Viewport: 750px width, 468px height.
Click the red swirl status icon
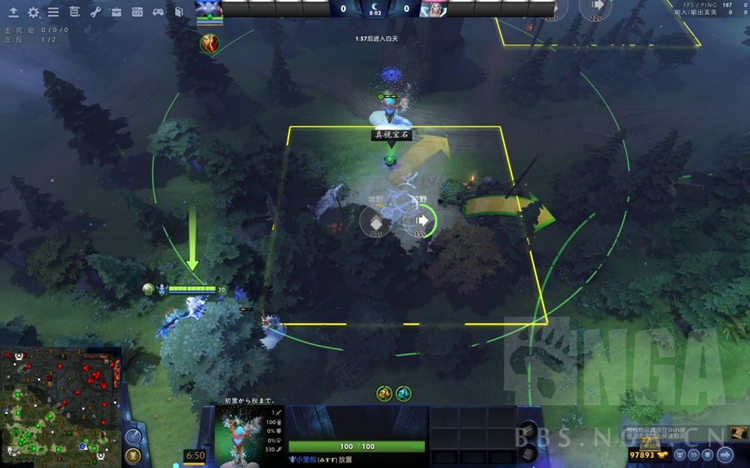point(209,43)
